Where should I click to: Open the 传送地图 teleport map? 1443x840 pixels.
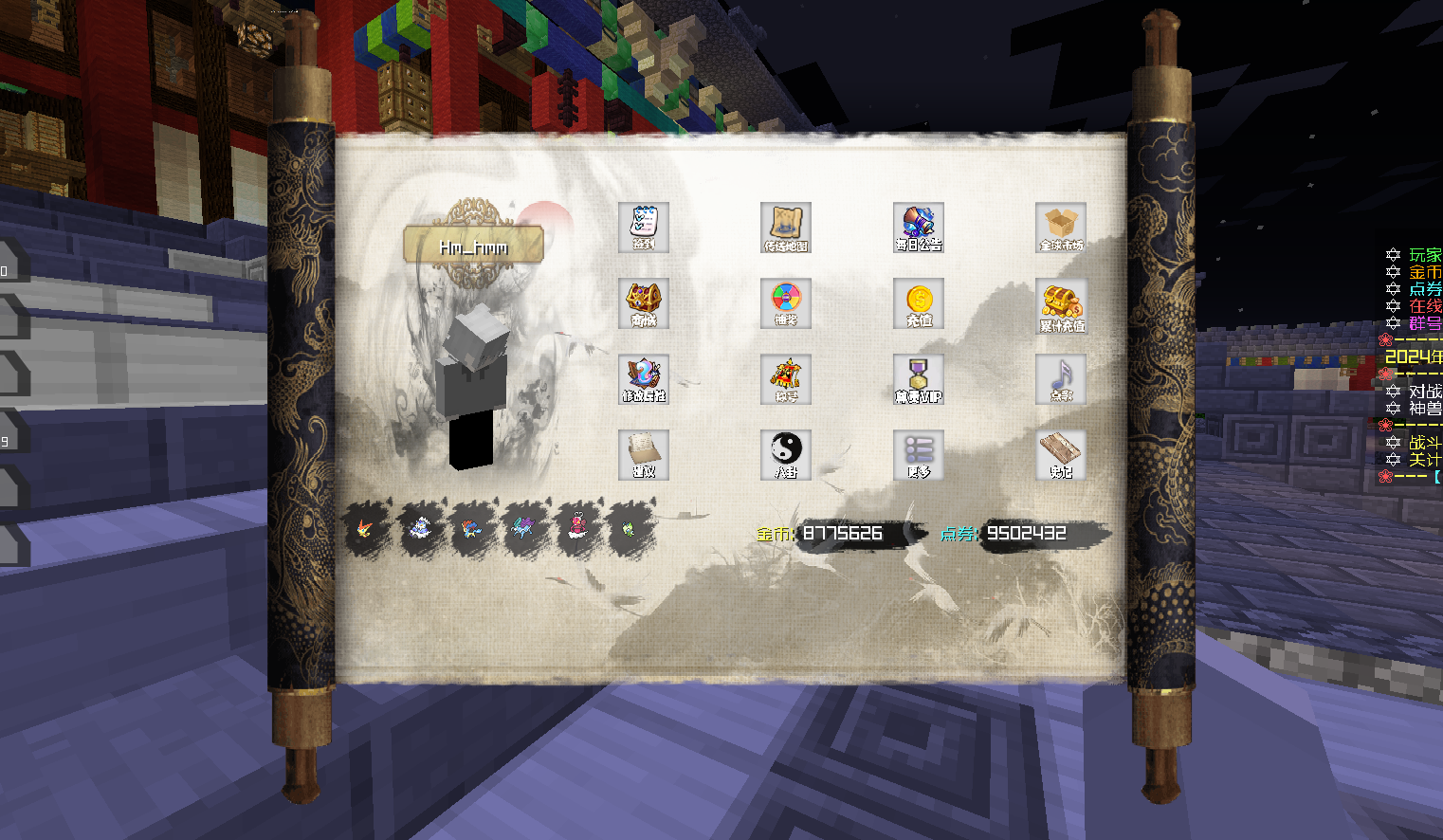click(x=785, y=228)
